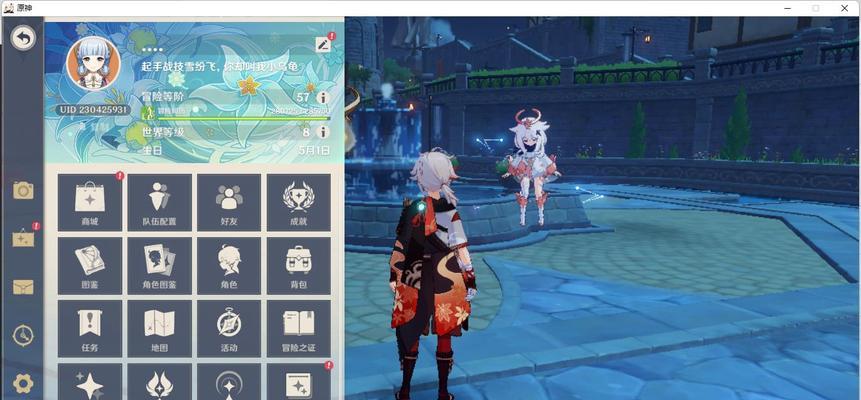Image resolution: width=861 pixels, height=400 pixels.
Task: Open the 图鉴 archive tile
Action: pyautogui.click(x=90, y=266)
